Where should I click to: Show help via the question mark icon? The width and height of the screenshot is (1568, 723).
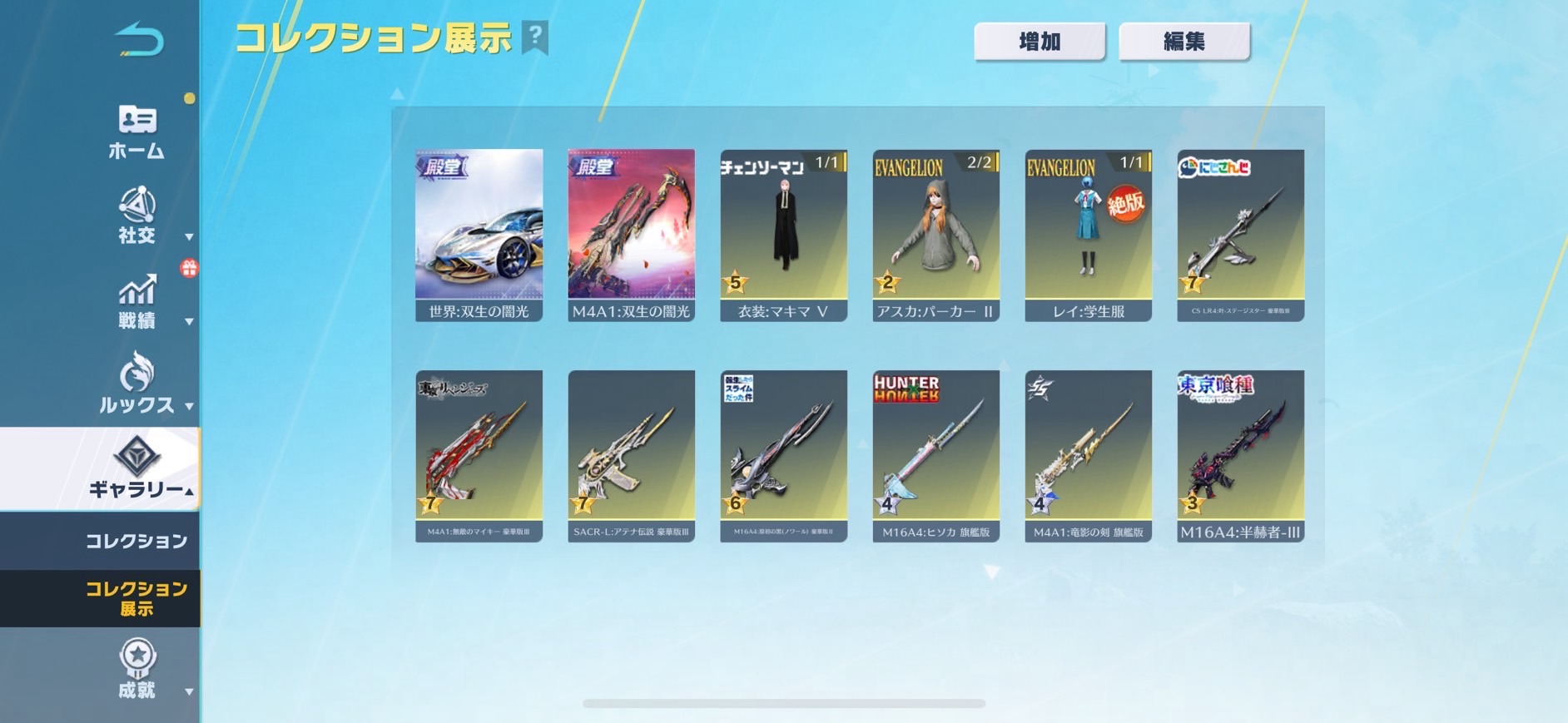535,37
